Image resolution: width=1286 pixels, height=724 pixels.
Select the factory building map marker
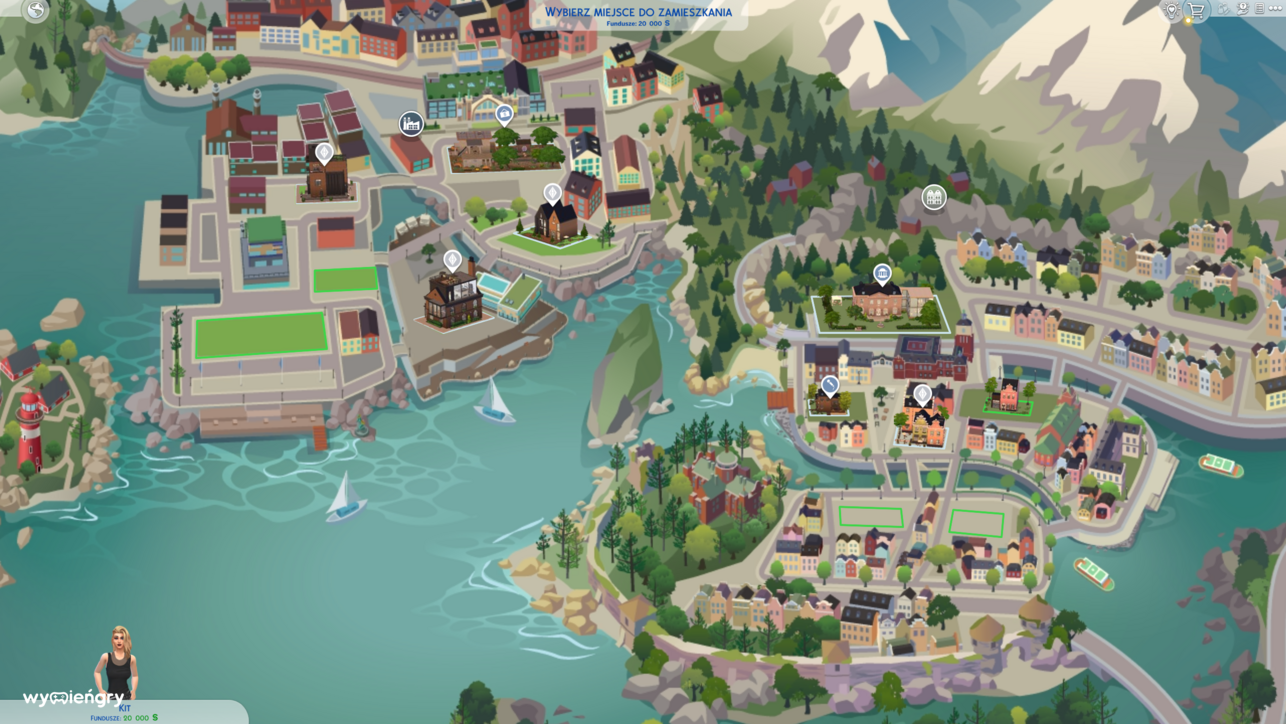point(411,123)
